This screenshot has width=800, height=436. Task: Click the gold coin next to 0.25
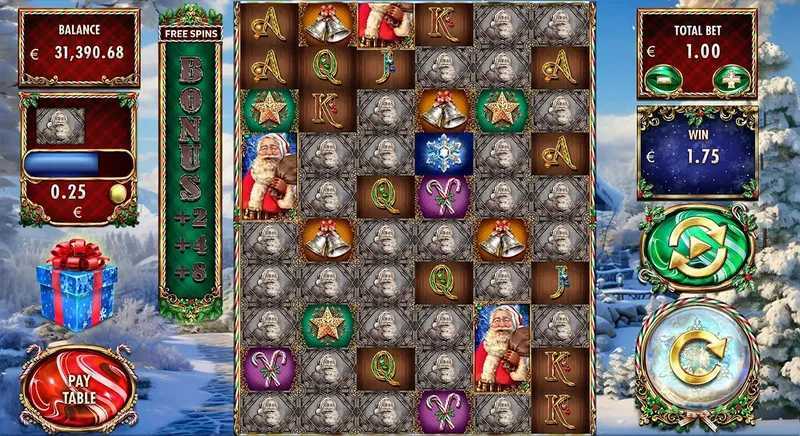116,192
